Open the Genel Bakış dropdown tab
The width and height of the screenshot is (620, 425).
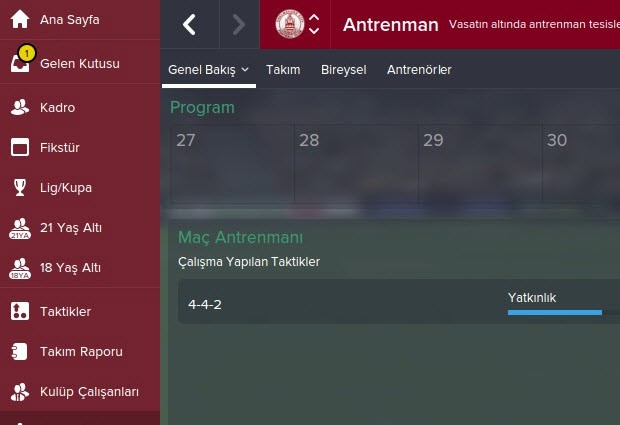click(x=208, y=69)
